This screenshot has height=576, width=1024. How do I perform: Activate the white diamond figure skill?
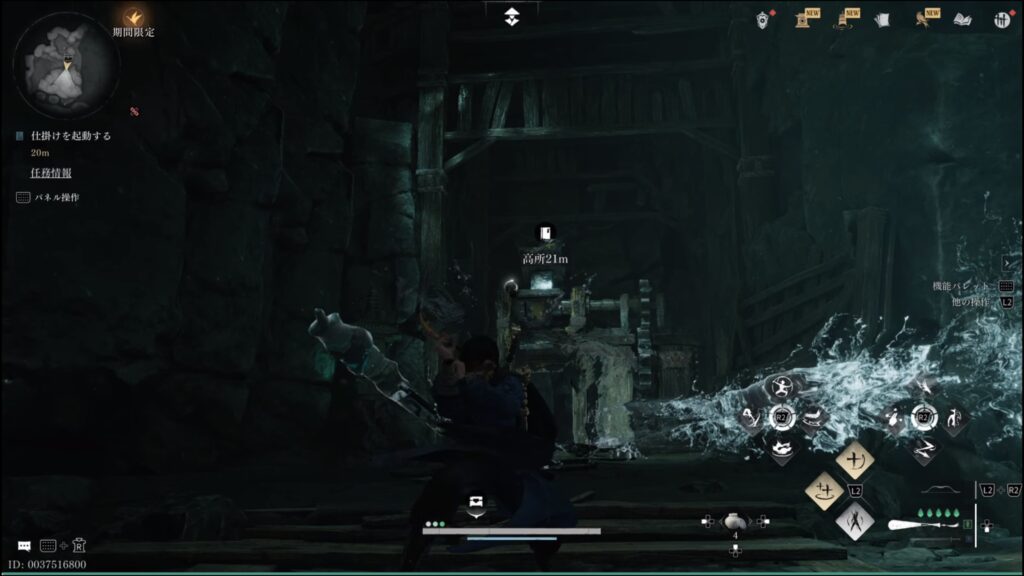click(855, 520)
